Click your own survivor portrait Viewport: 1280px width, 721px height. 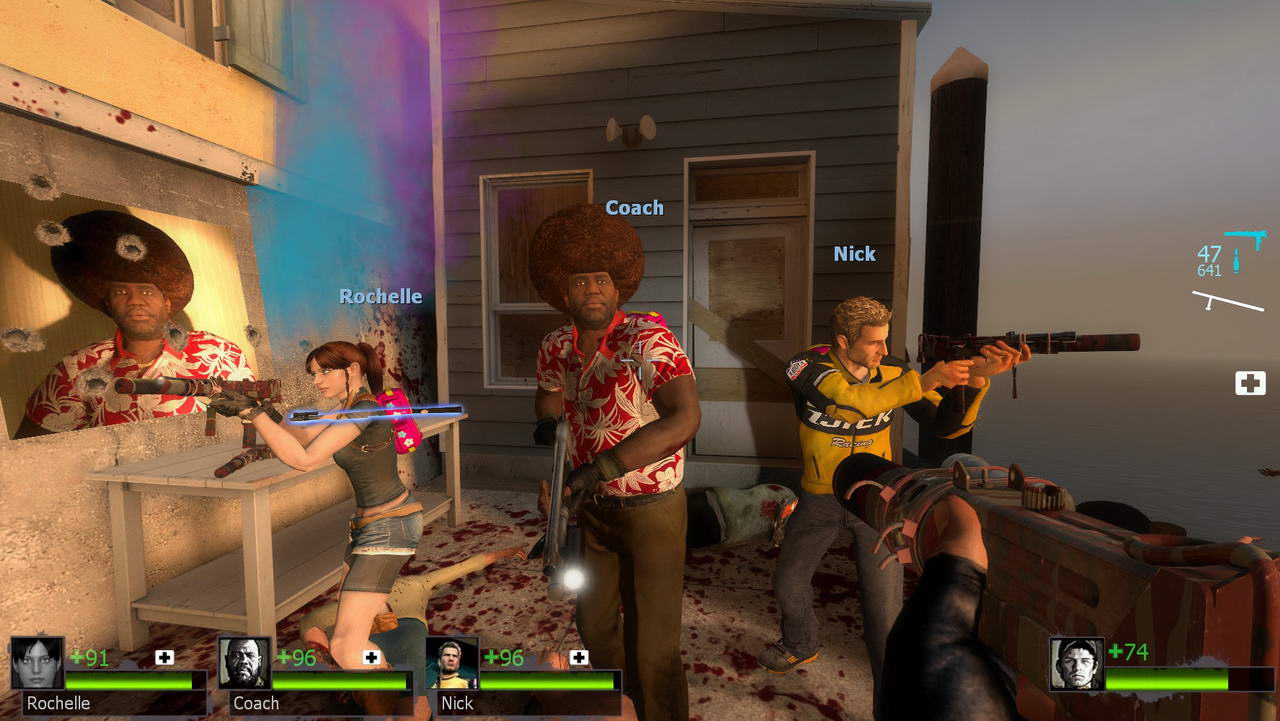1076,664
